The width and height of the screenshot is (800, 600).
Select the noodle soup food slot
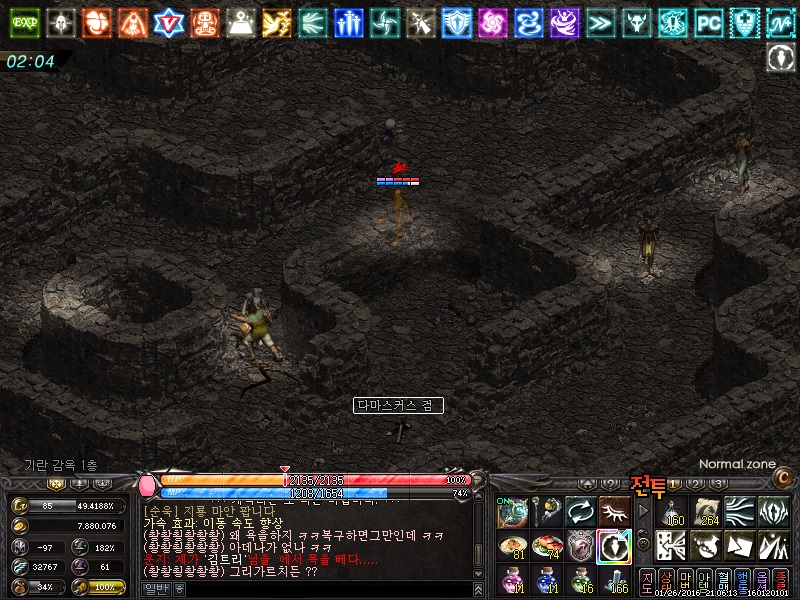(513, 546)
